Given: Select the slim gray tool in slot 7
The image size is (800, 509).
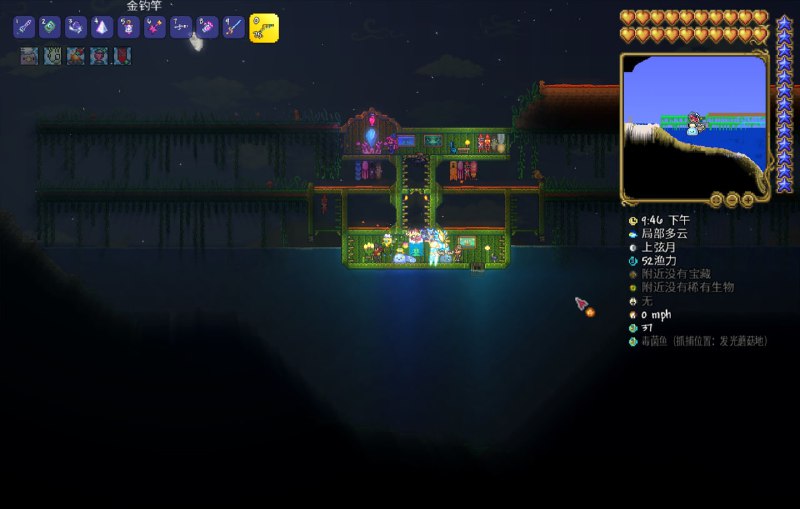Looking at the screenshot, I should (x=180, y=28).
